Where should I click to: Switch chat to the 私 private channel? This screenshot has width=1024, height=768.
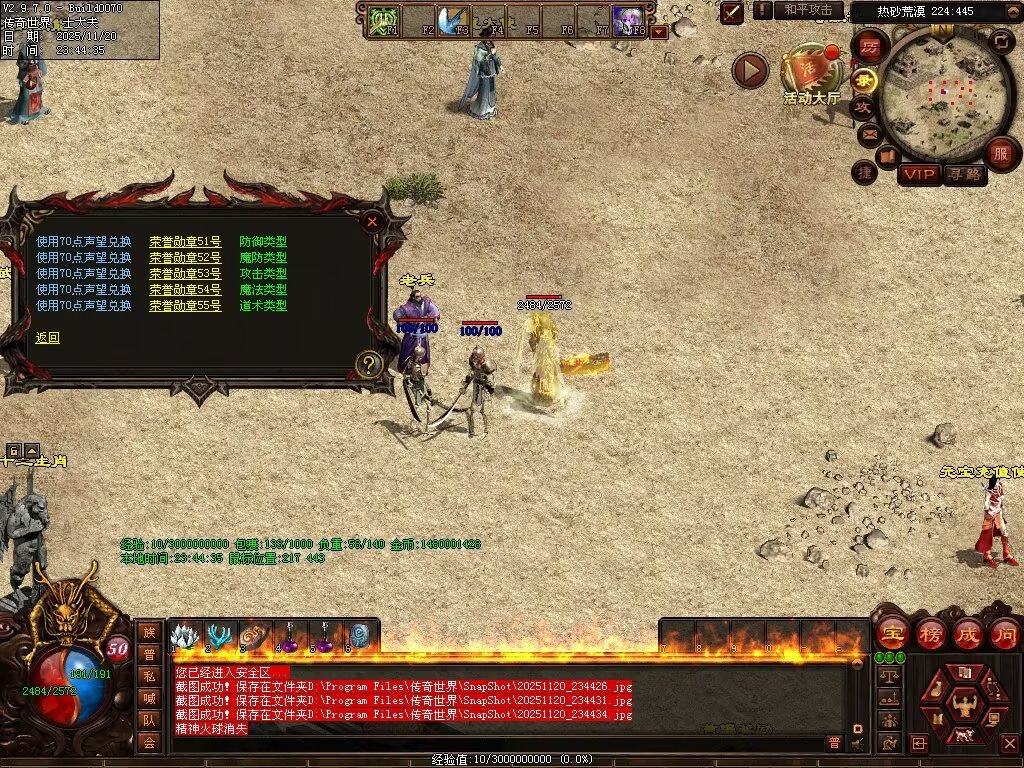tap(149, 675)
